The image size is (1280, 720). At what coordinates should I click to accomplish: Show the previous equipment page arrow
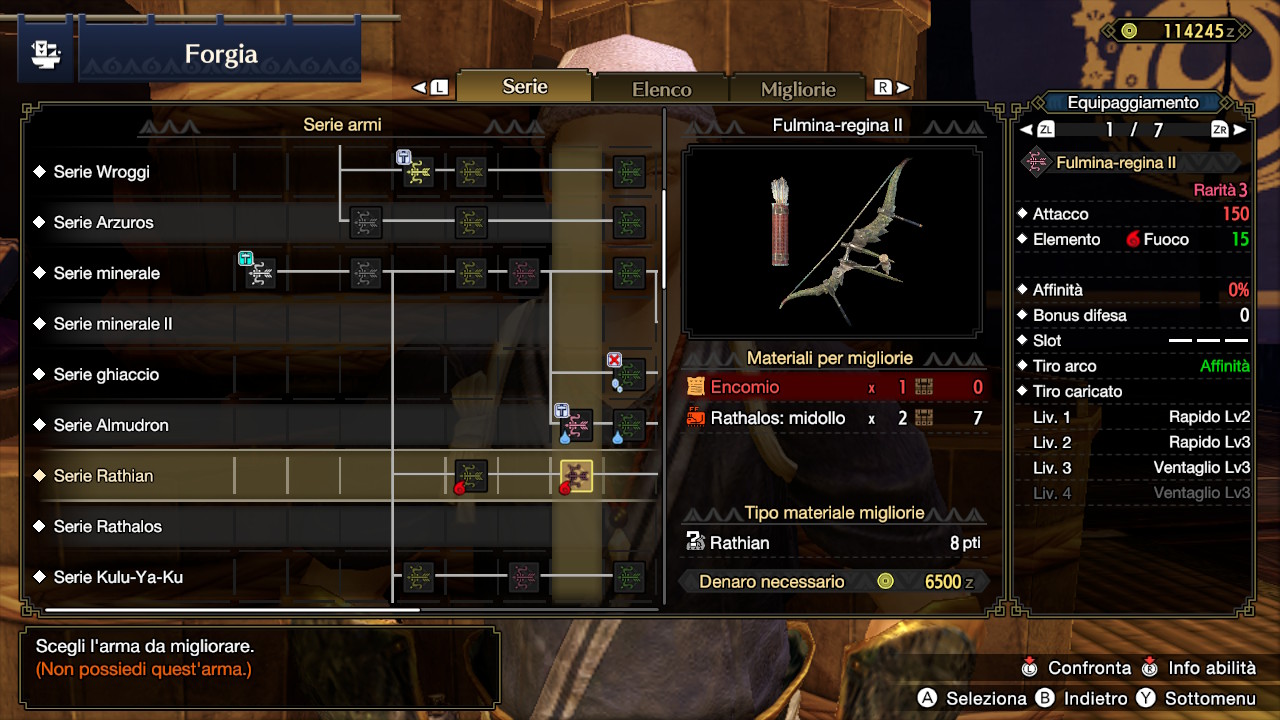[x=1026, y=130]
